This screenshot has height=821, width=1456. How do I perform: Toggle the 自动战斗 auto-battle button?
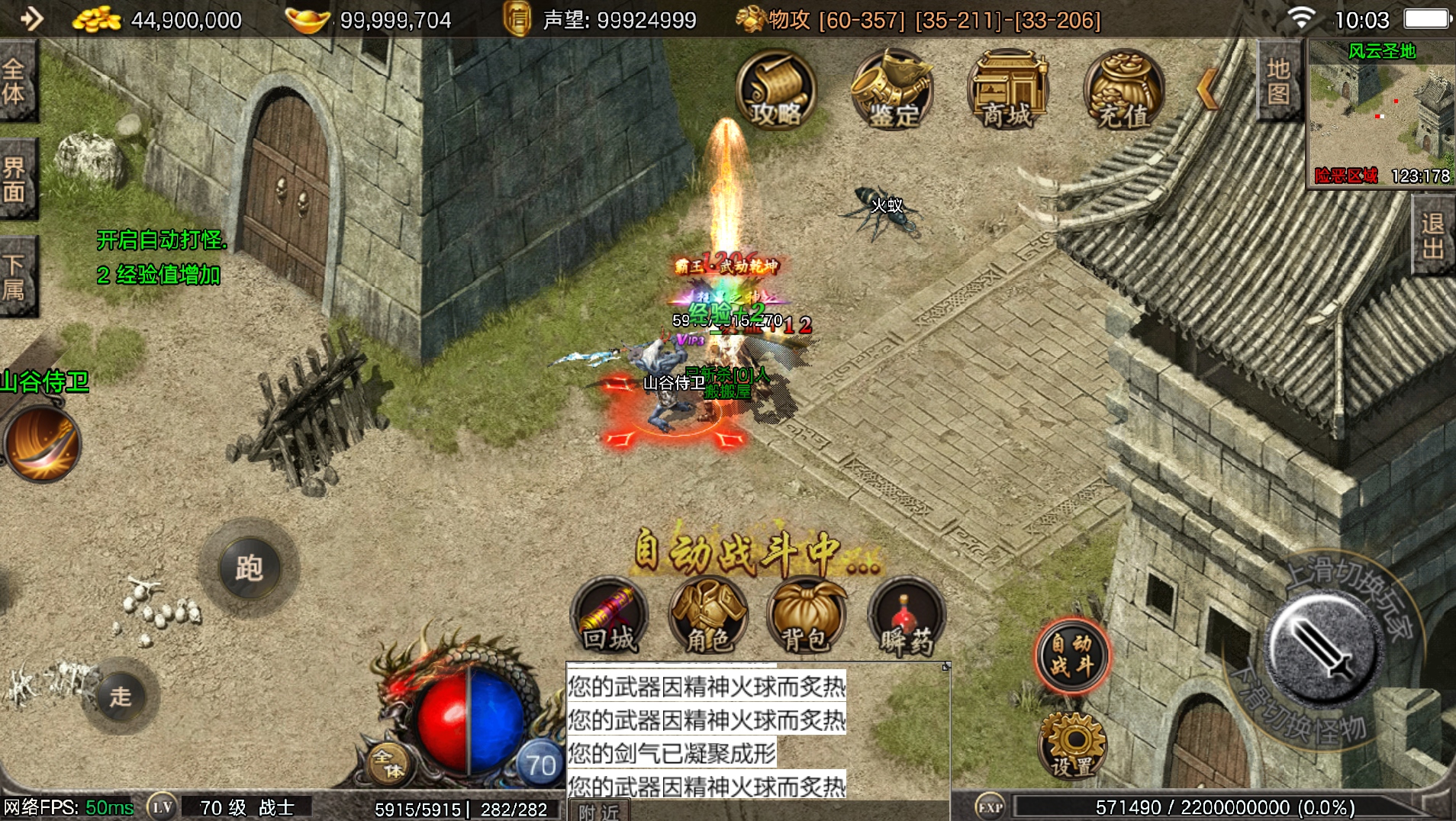pyautogui.click(x=1071, y=655)
